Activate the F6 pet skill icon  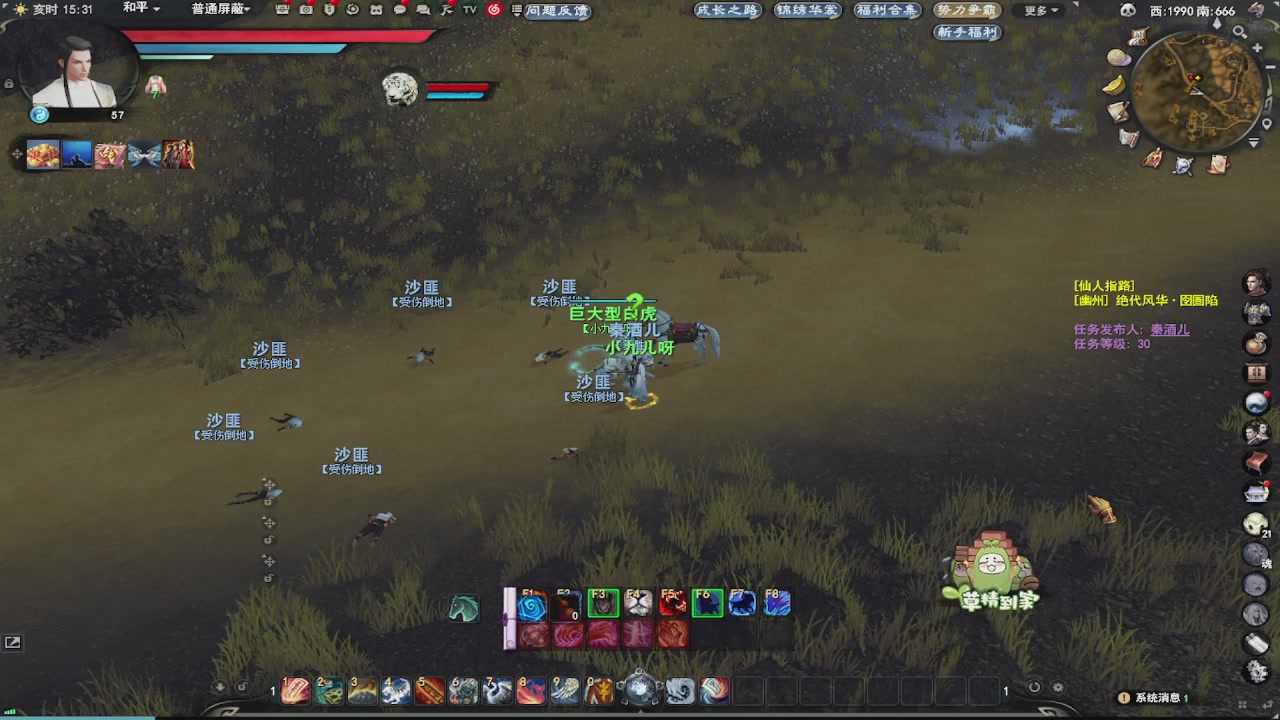707,602
